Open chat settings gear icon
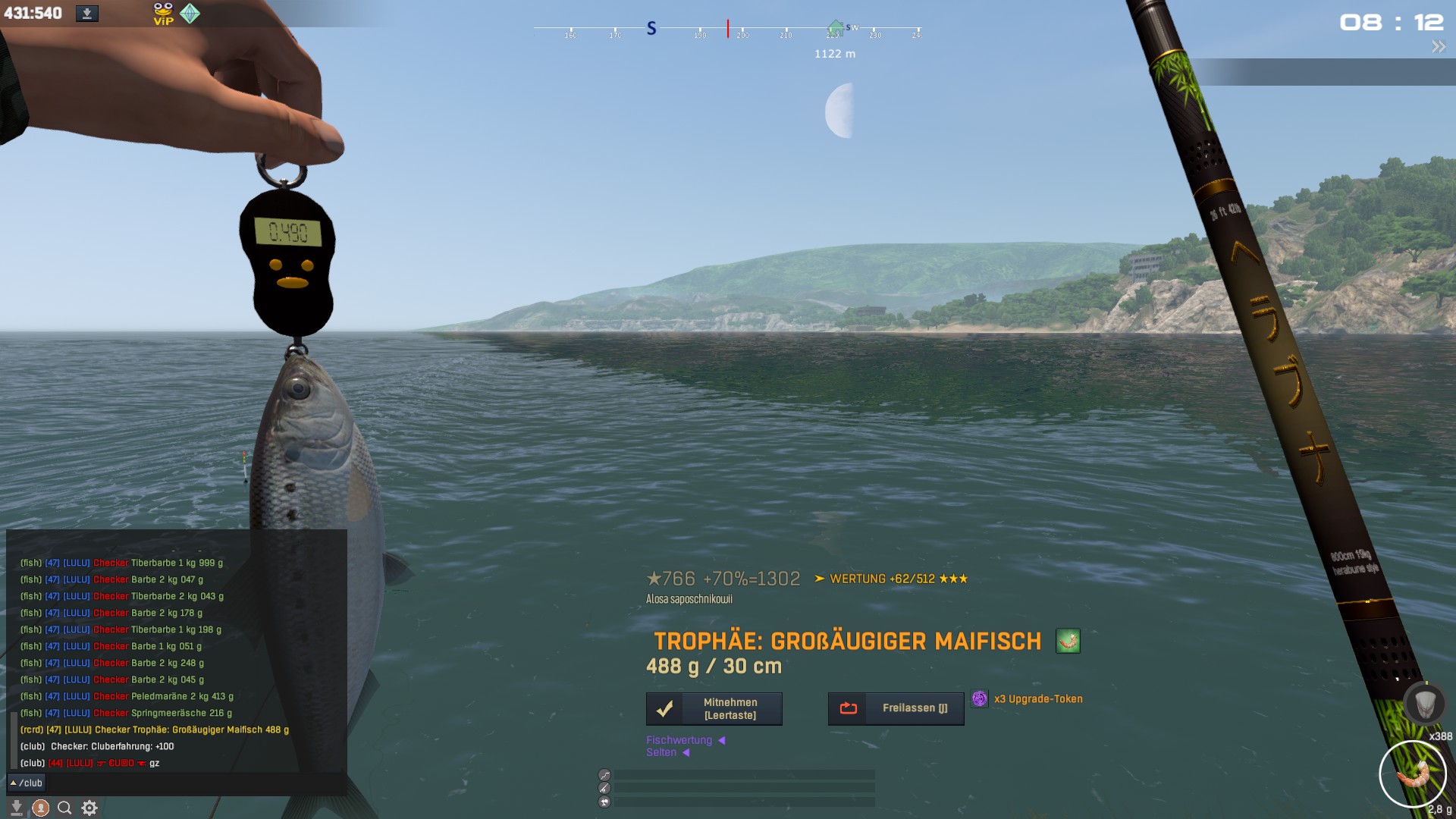1456x819 pixels. pos(89,808)
